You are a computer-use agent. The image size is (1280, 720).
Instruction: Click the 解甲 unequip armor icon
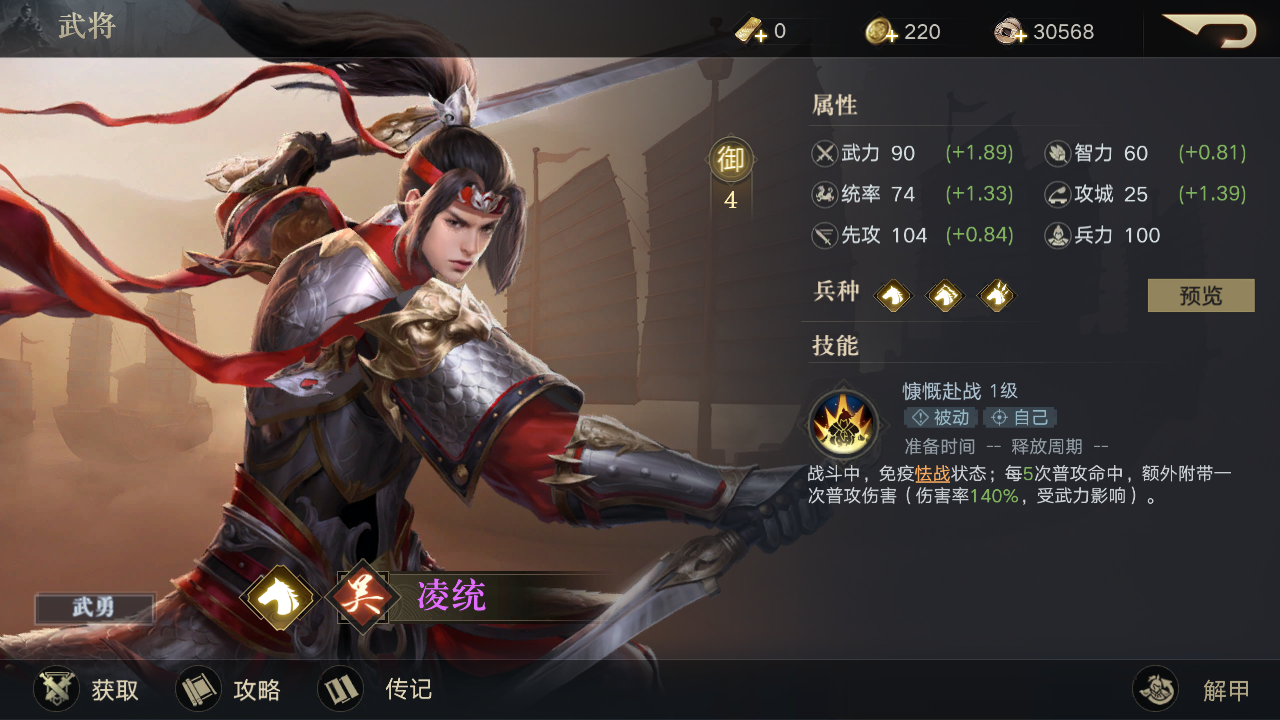[1156, 689]
